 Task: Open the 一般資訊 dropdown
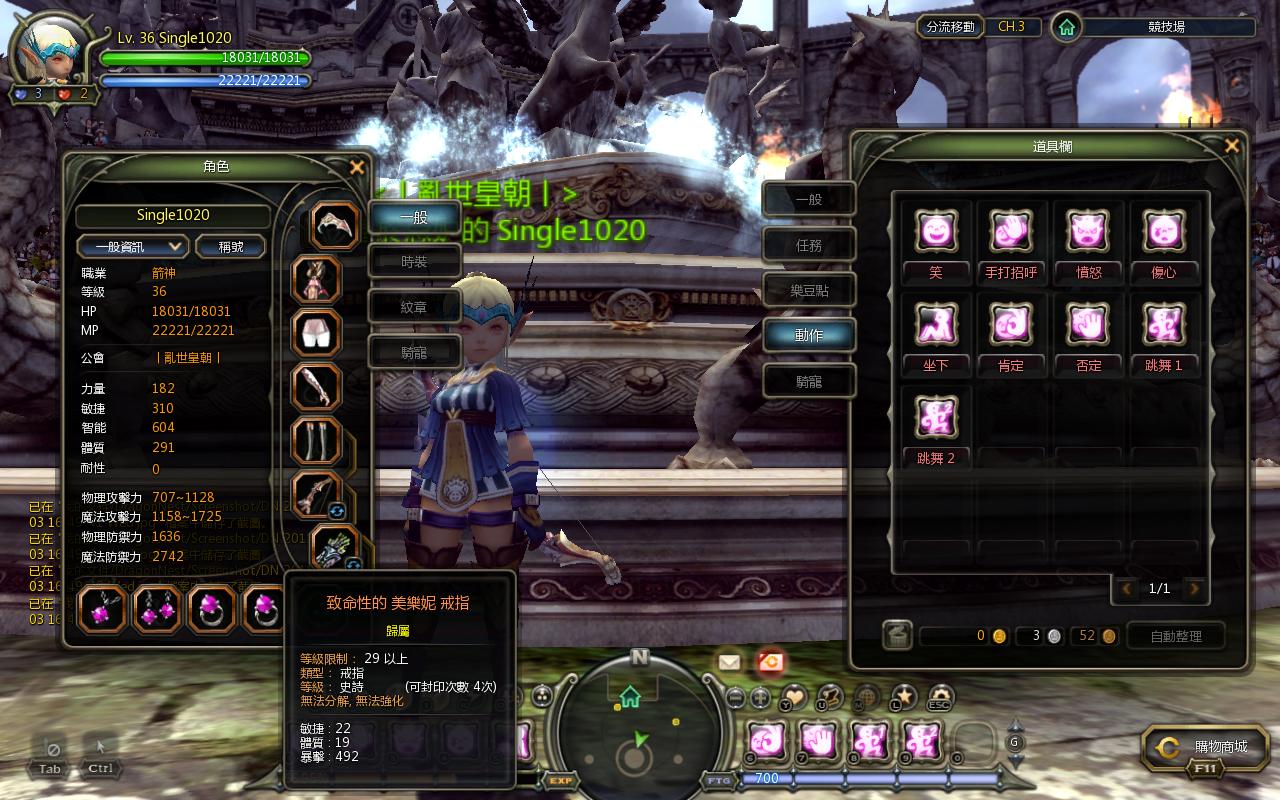(x=133, y=246)
